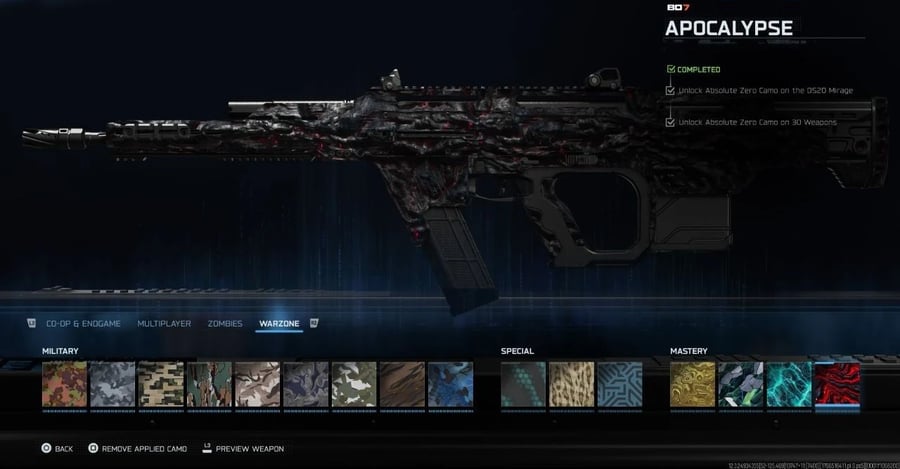Screen dimensions: 900x469
Task: Select the teal hexagon-dot special camo
Action: click(x=524, y=385)
